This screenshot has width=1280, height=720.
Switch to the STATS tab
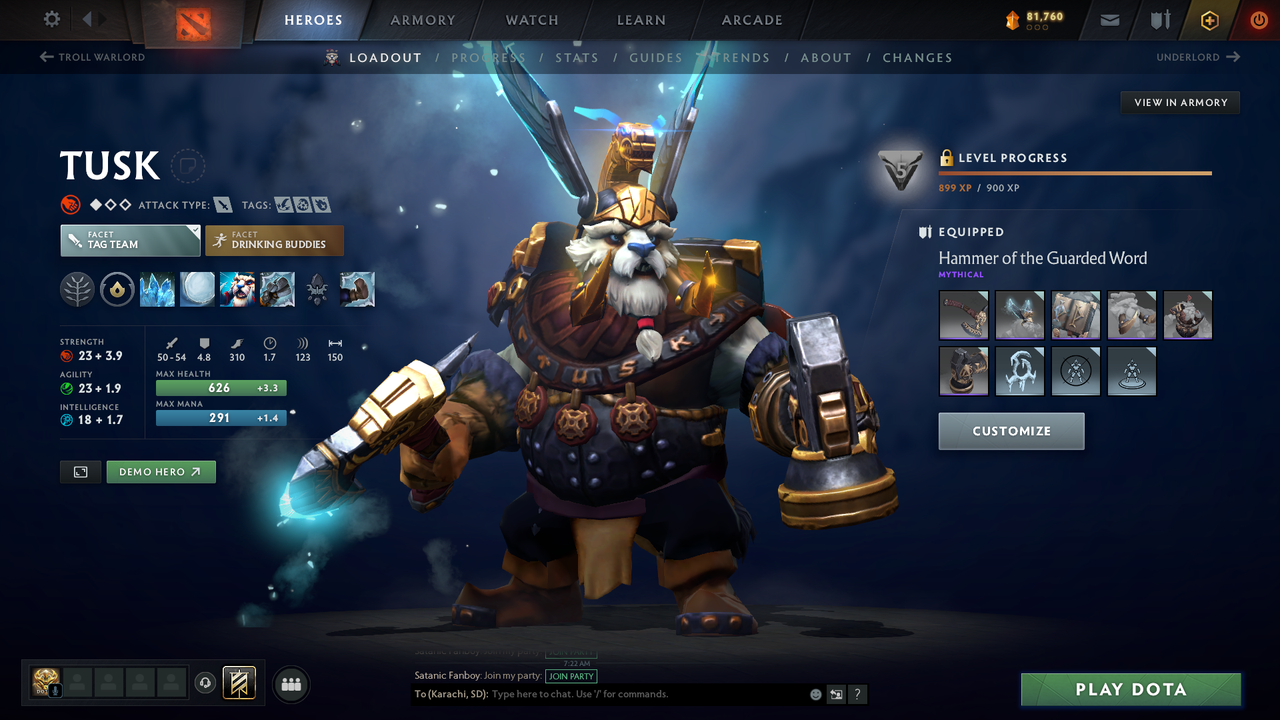pyautogui.click(x=577, y=57)
